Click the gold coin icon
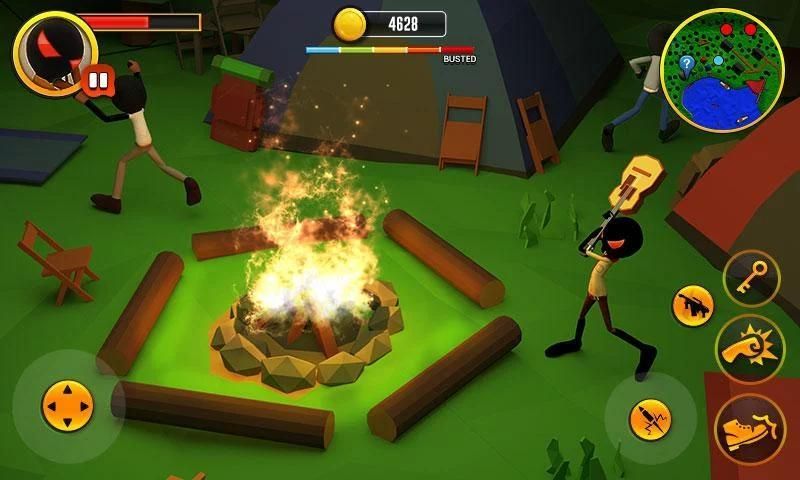This screenshot has width=800, height=480. [349, 23]
